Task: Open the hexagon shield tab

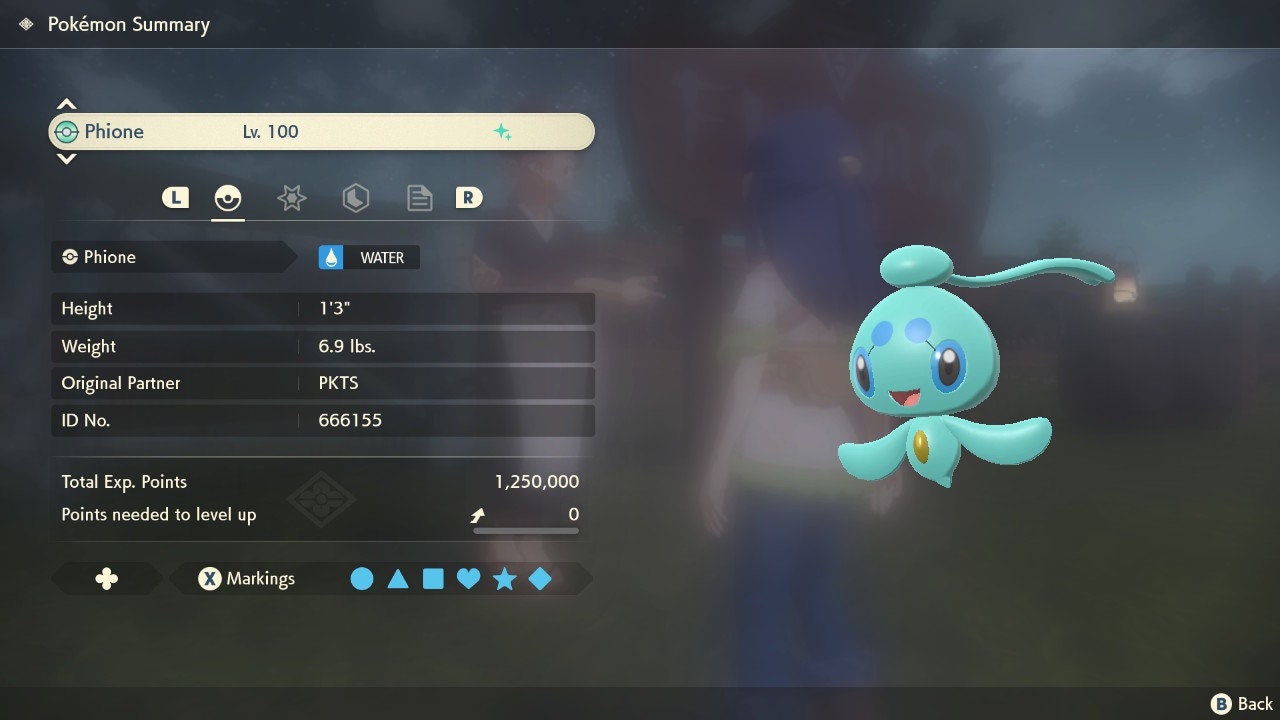Action: click(x=355, y=198)
